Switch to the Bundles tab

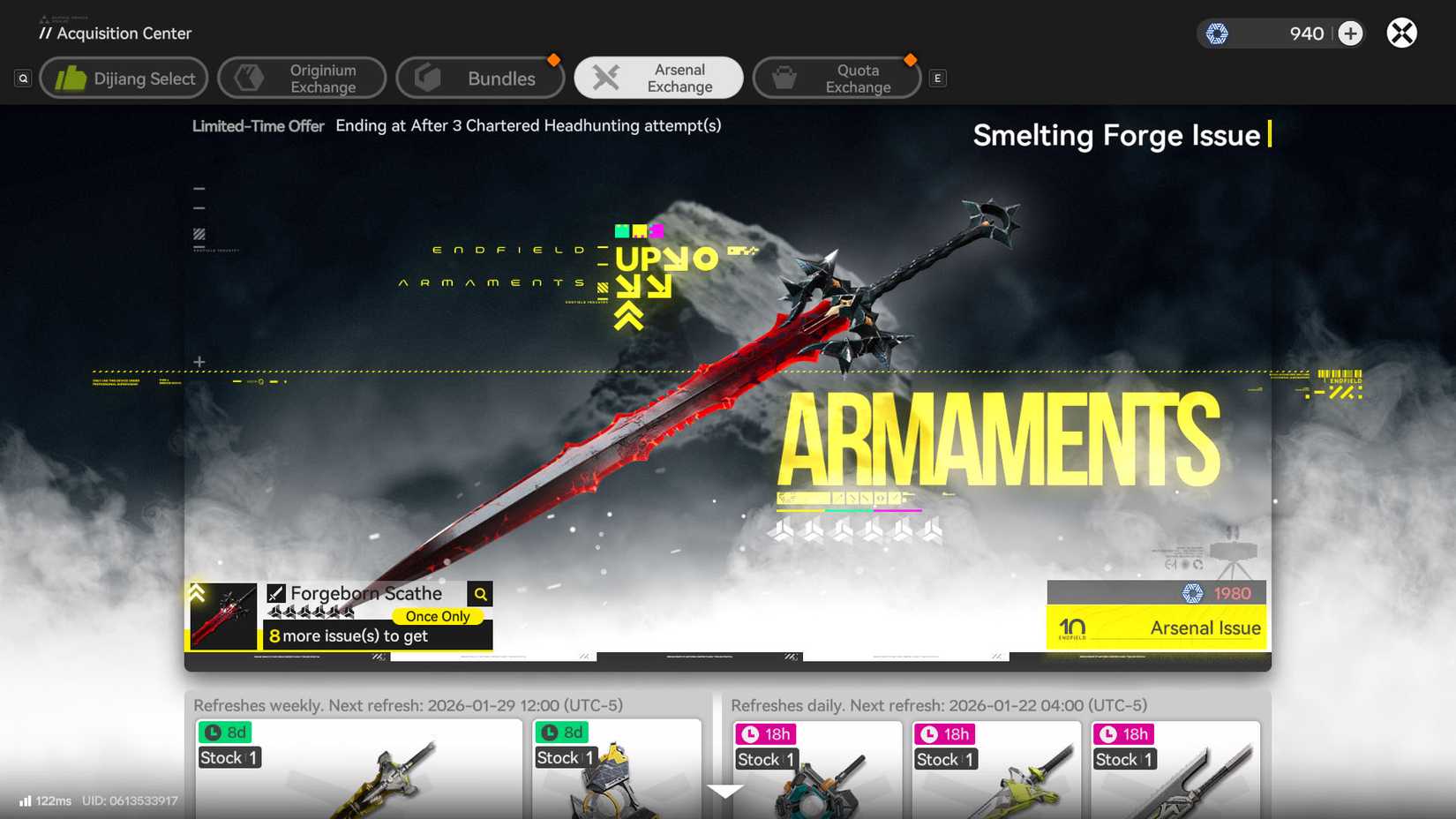tap(481, 77)
